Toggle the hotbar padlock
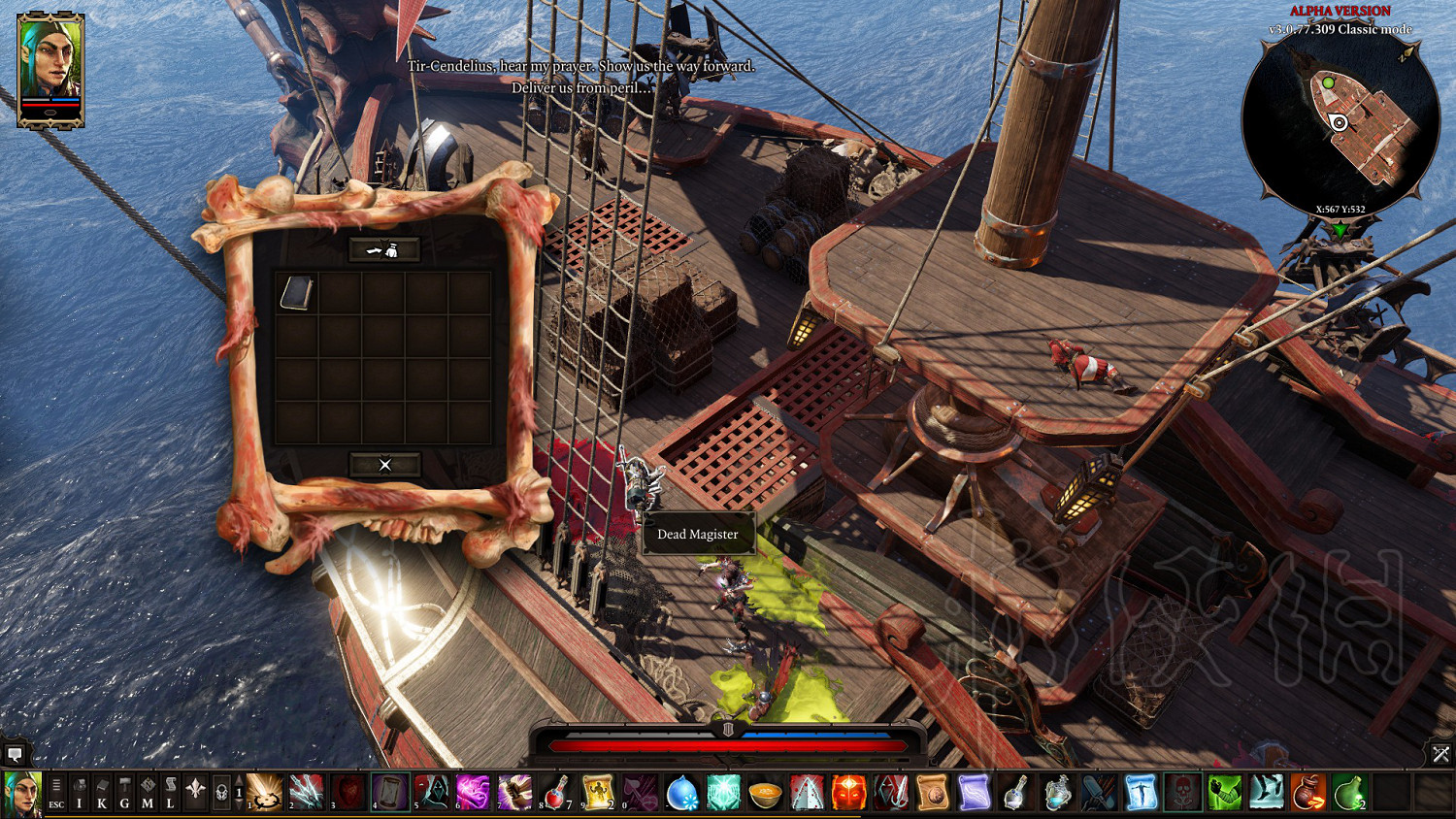The width and height of the screenshot is (1456, 819). 221,793
